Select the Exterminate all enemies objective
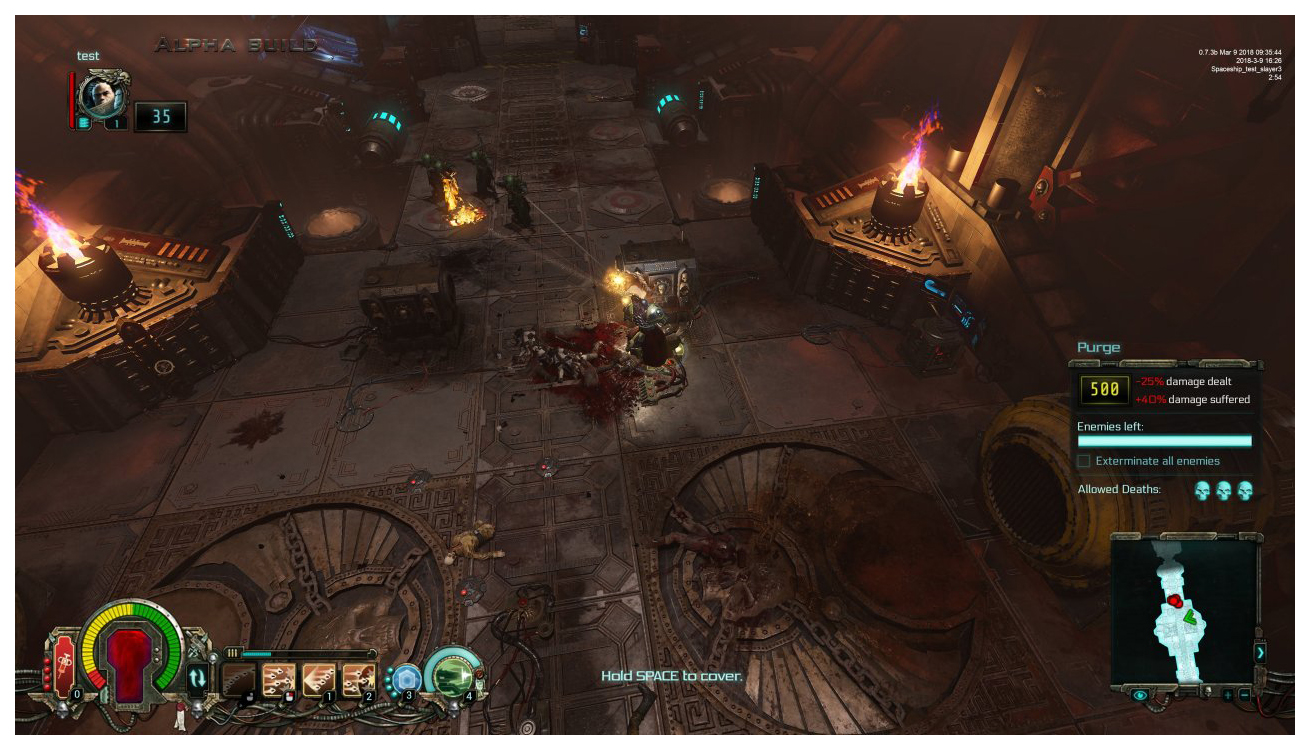The image size is (1310, 750). (1084, 461)
